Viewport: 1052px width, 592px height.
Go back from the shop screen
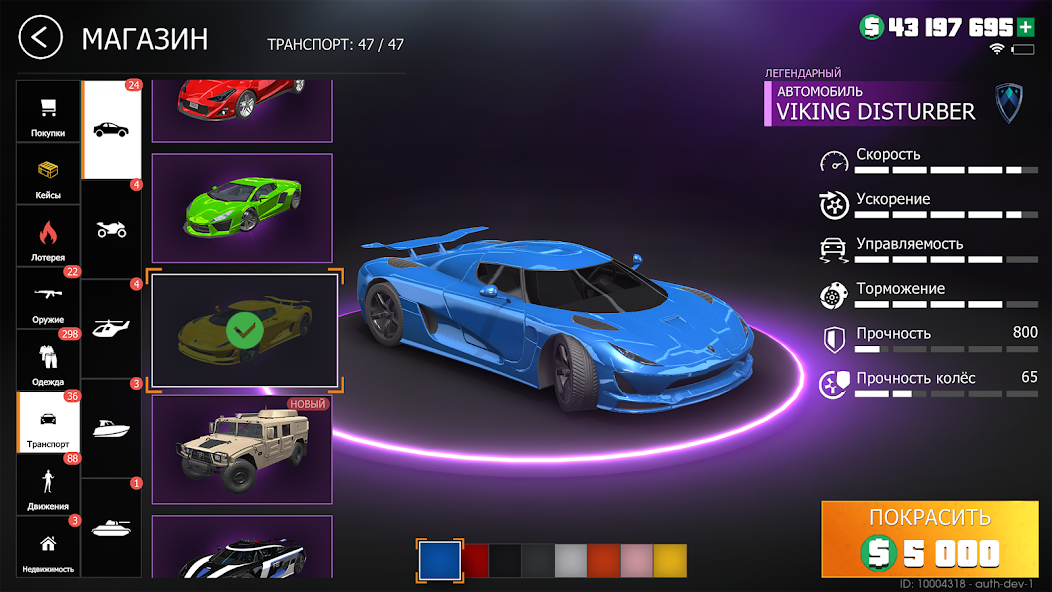(39, 39)
